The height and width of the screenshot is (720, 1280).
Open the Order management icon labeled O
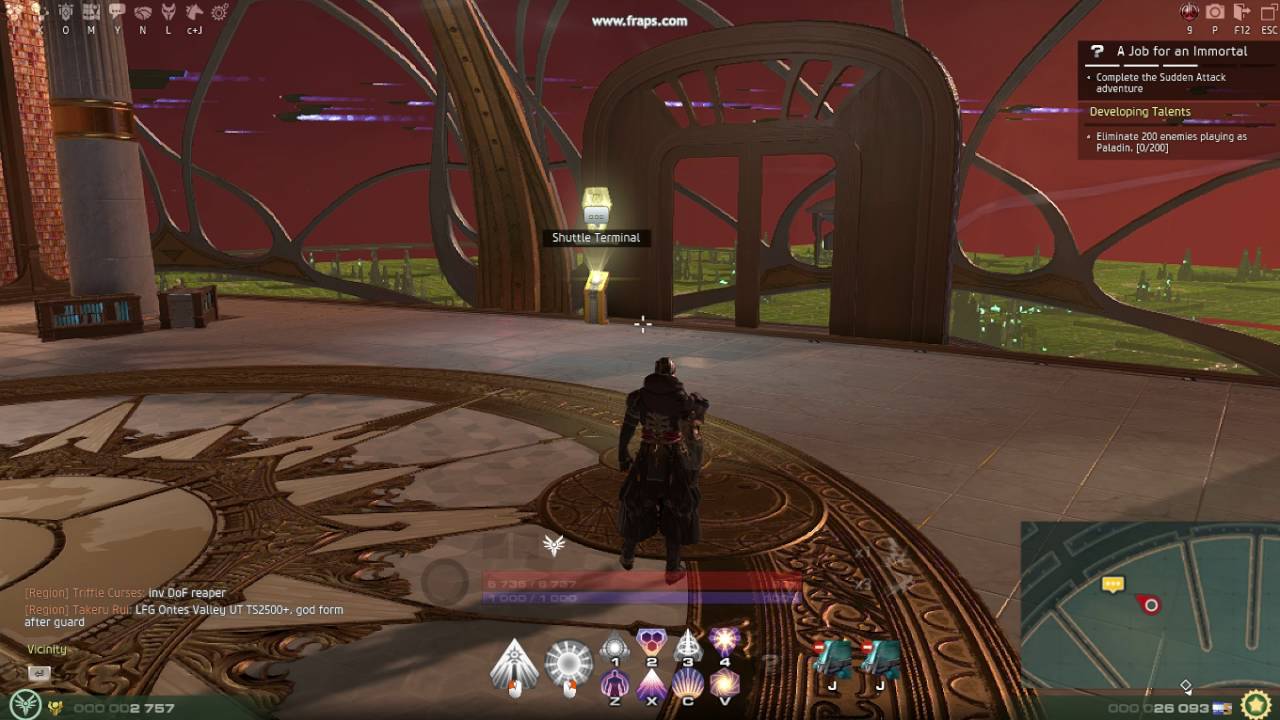coord(66,12)
